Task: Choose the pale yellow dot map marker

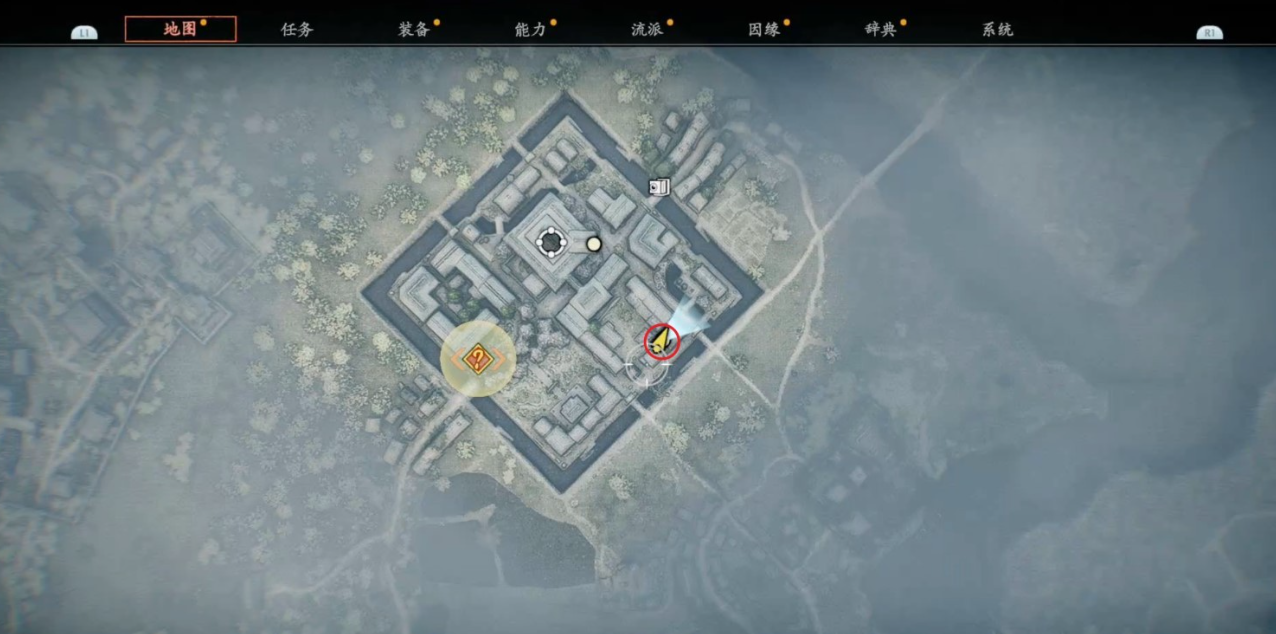Action: point(594,243)
